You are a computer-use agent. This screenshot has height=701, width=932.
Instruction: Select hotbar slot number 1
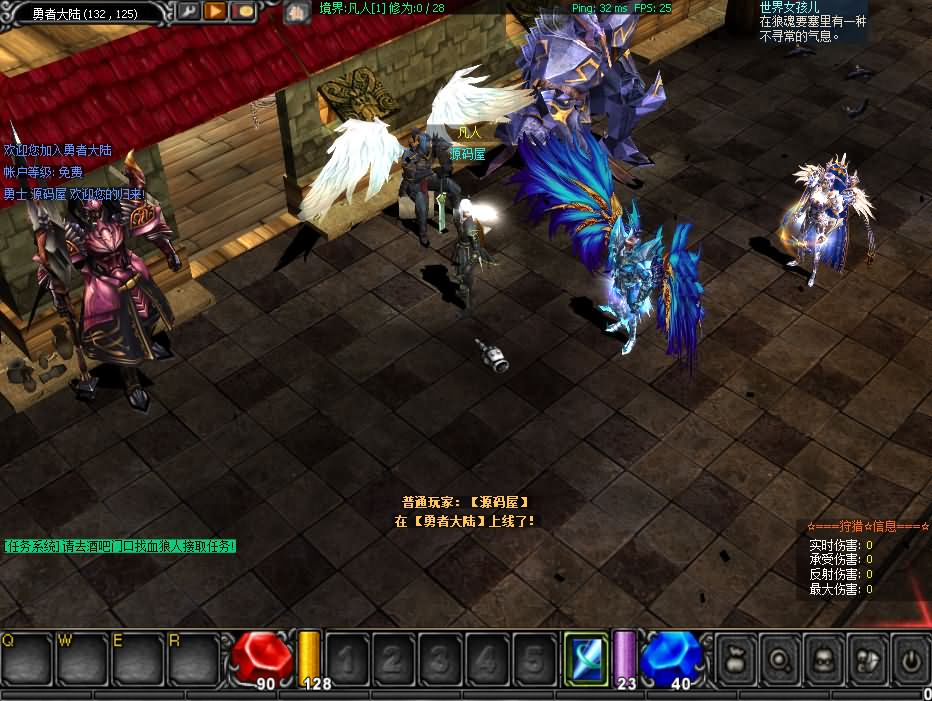click(x=346, y=659)
